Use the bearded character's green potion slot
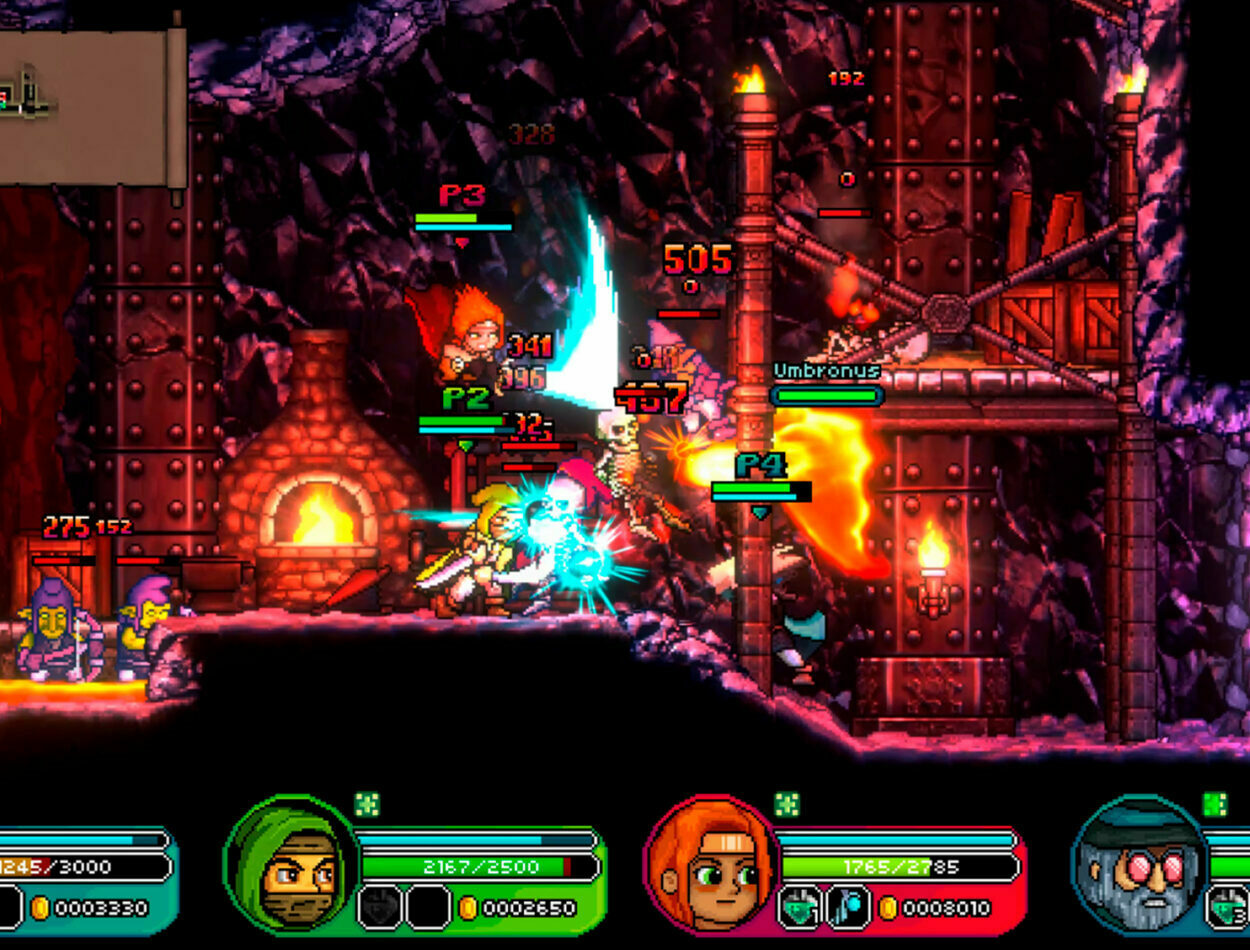1250x950 pixels. pyautogui.click(x=1229, y=907)
